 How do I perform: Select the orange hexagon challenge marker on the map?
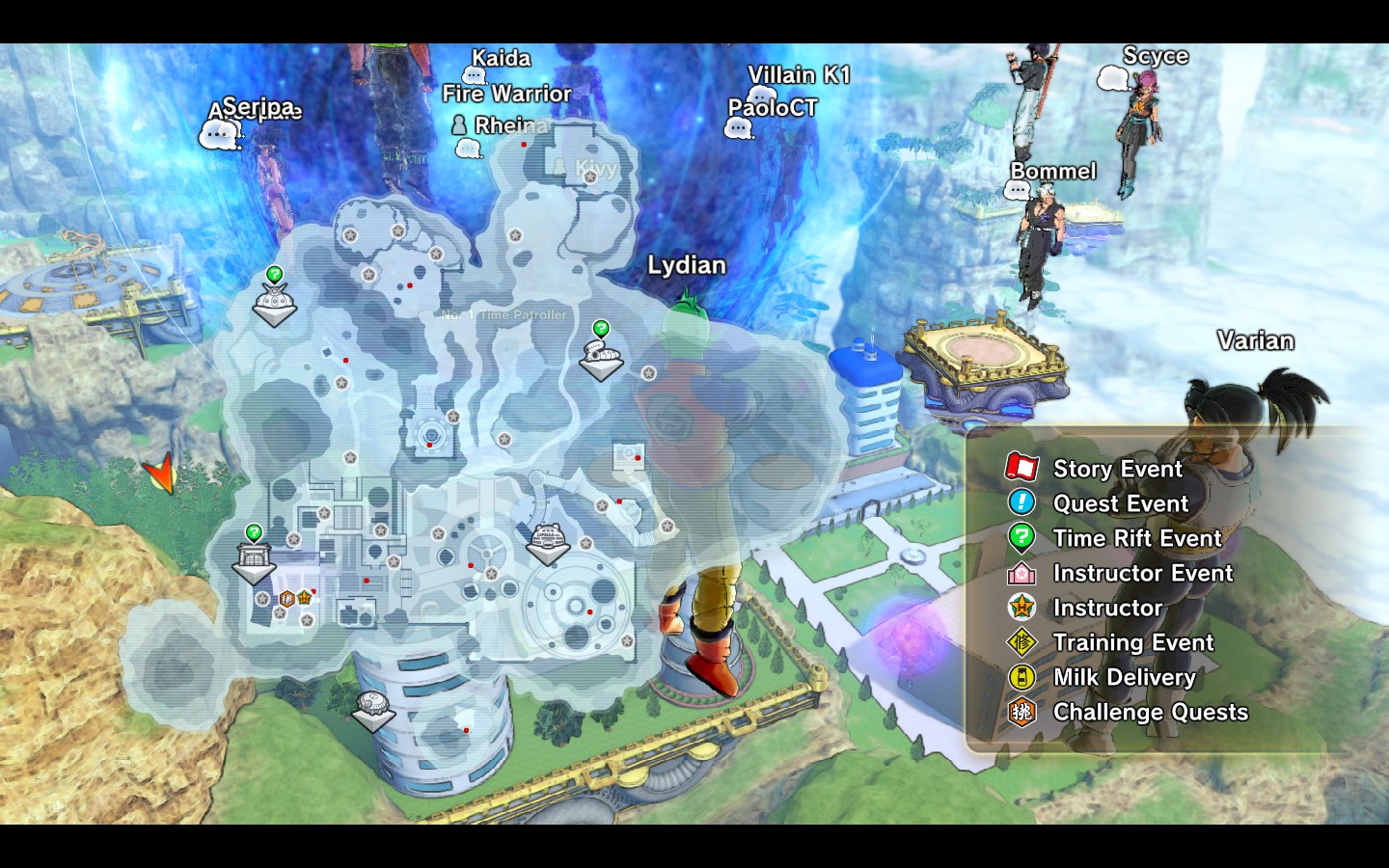point(286,599)
